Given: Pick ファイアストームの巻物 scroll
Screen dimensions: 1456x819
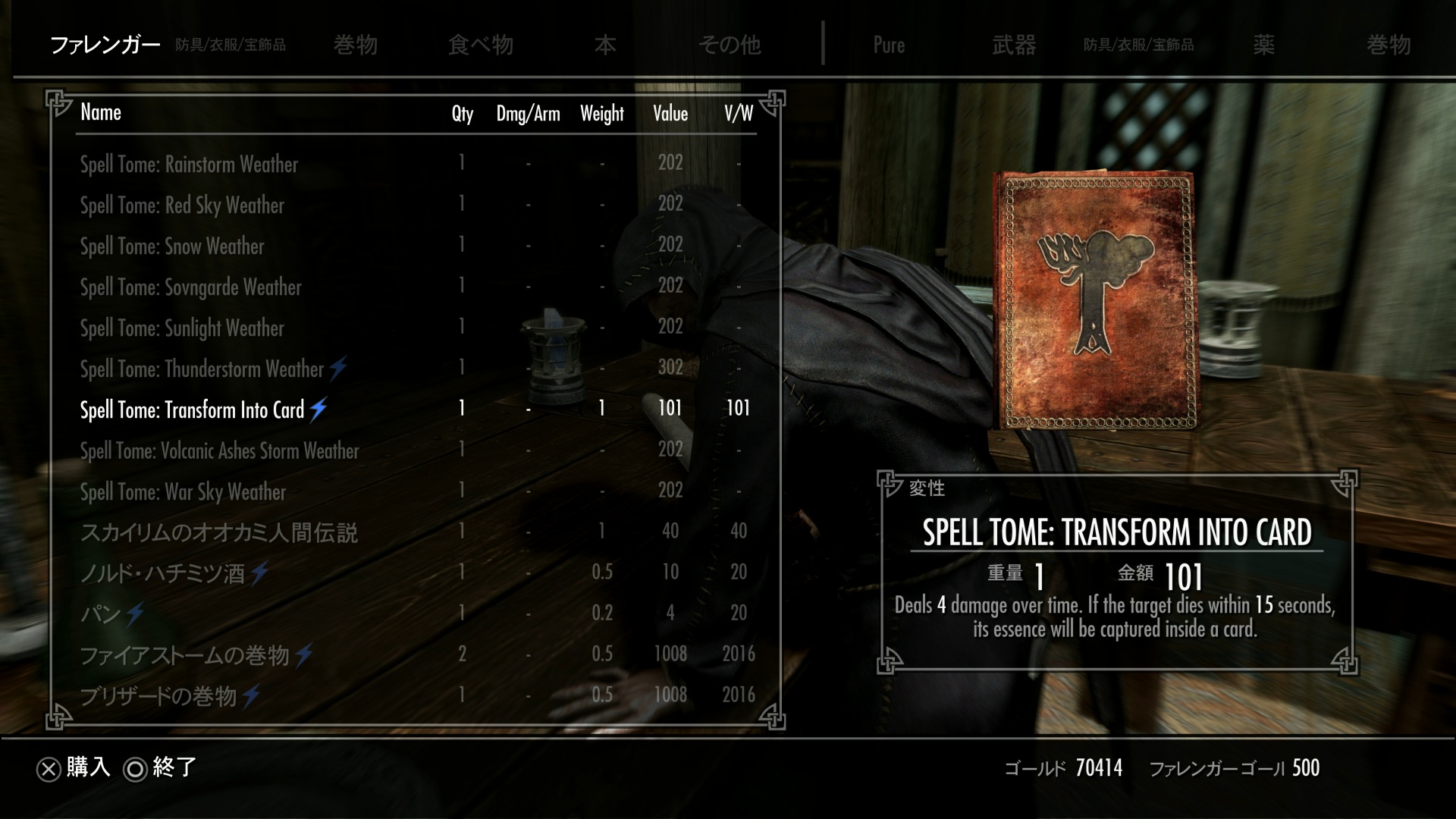Looking at the screenshot, I should point(184,655).
